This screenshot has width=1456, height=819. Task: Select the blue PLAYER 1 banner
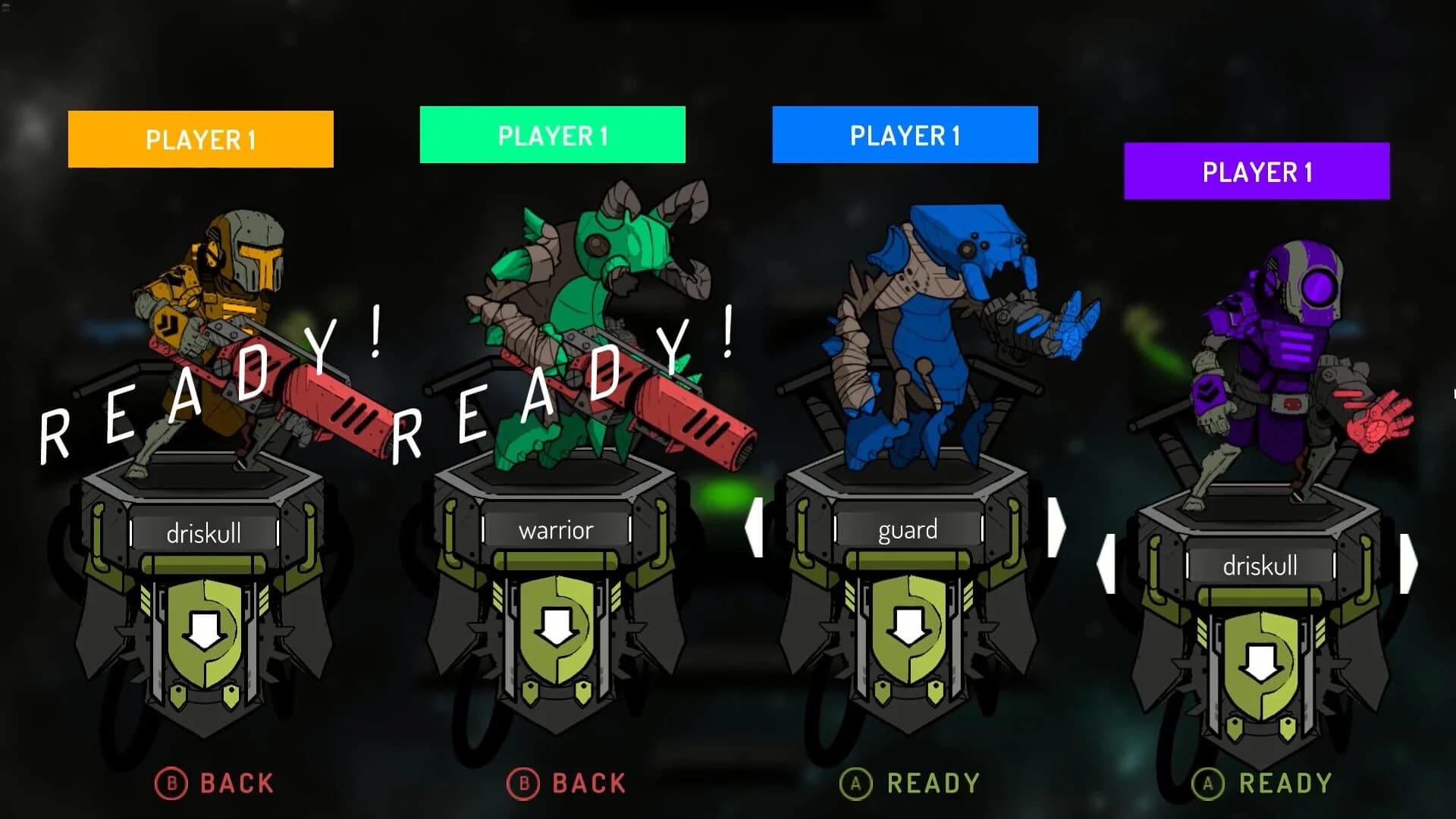[x=905, y=137]
